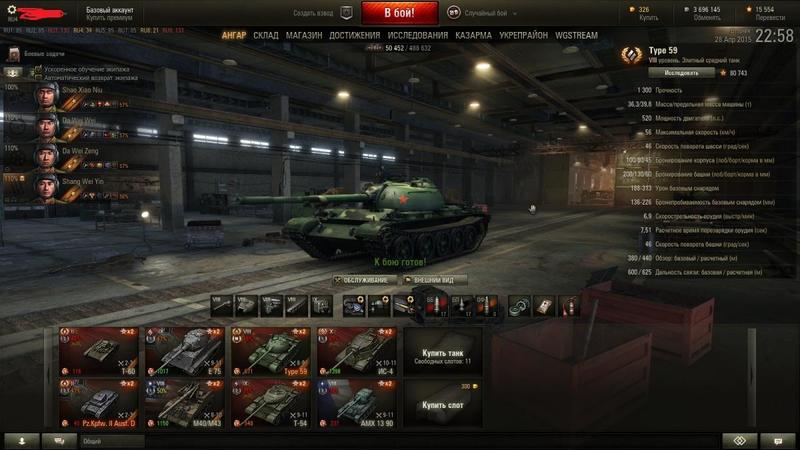Viewport: 800px width, 450px height.
Task: Click the 'Исследовать' button for Type 59
Action: point(682,73)
